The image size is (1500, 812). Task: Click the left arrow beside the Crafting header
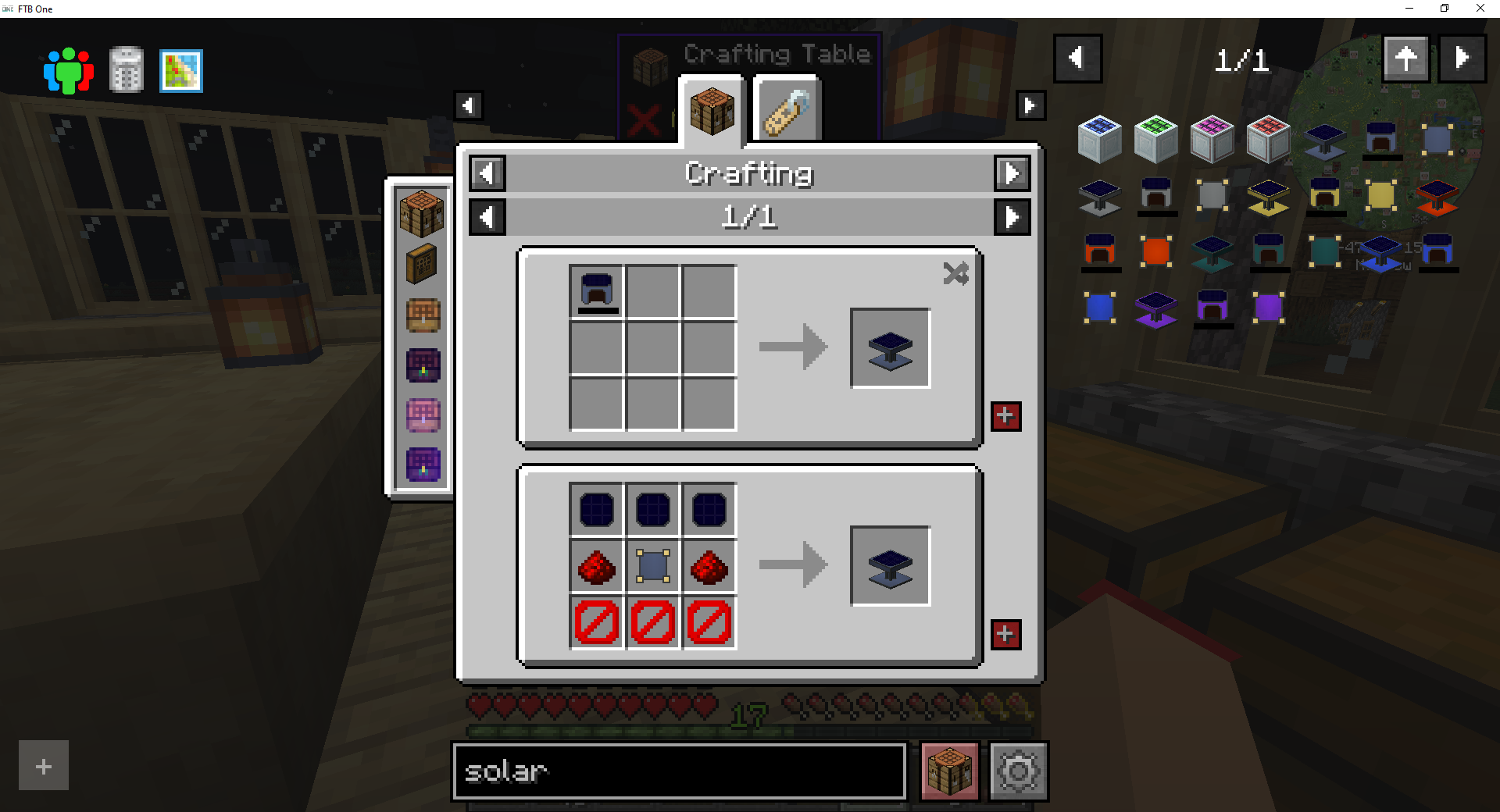[x=487, y=173]
